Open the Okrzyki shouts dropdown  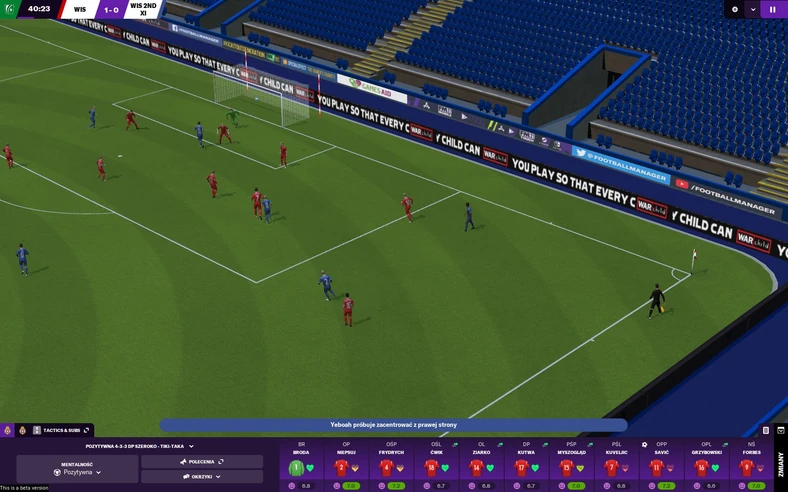(x=201, y=477)
